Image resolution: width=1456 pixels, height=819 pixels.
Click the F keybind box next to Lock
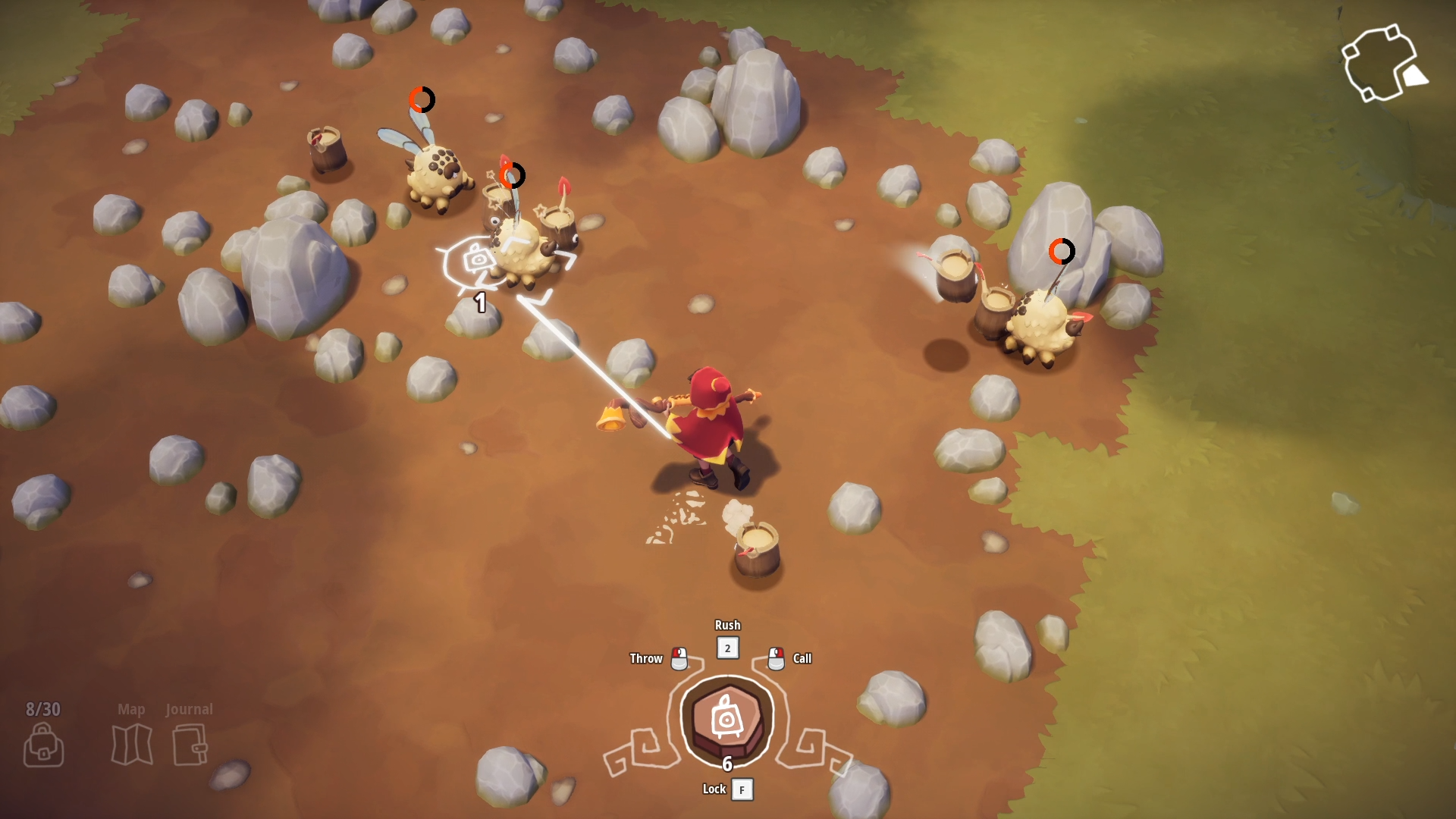tap(742, 789)
